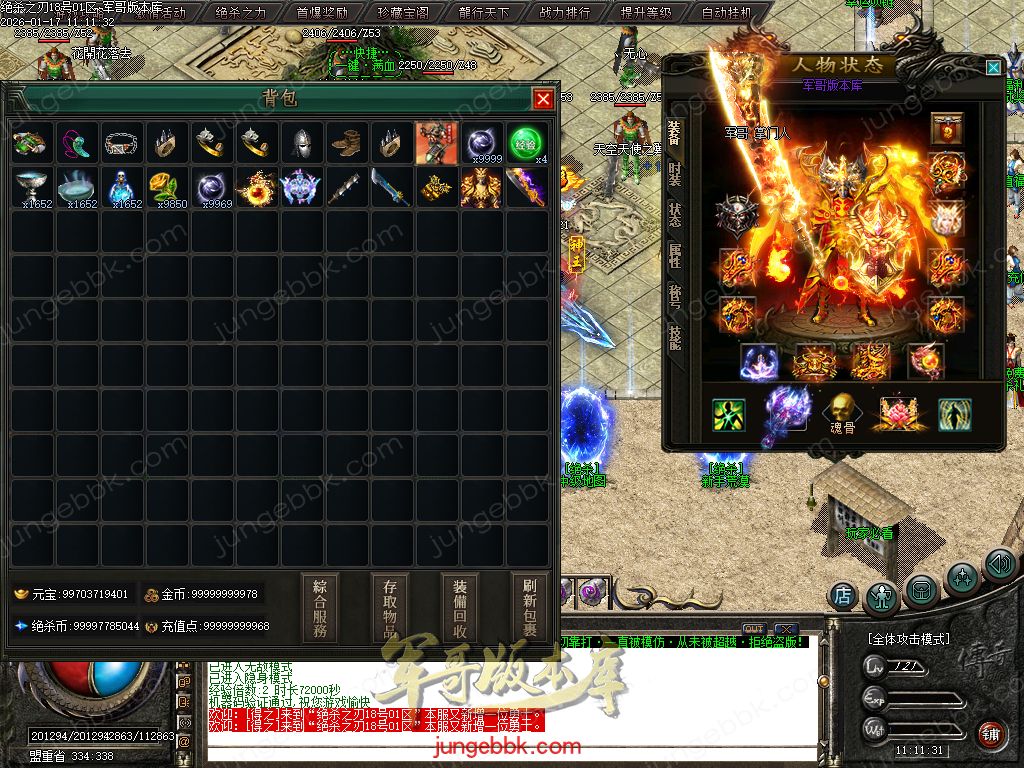Open the 属性 attributes tab
The height and width of the screenshot is (768, 1024).
point(674,258)
